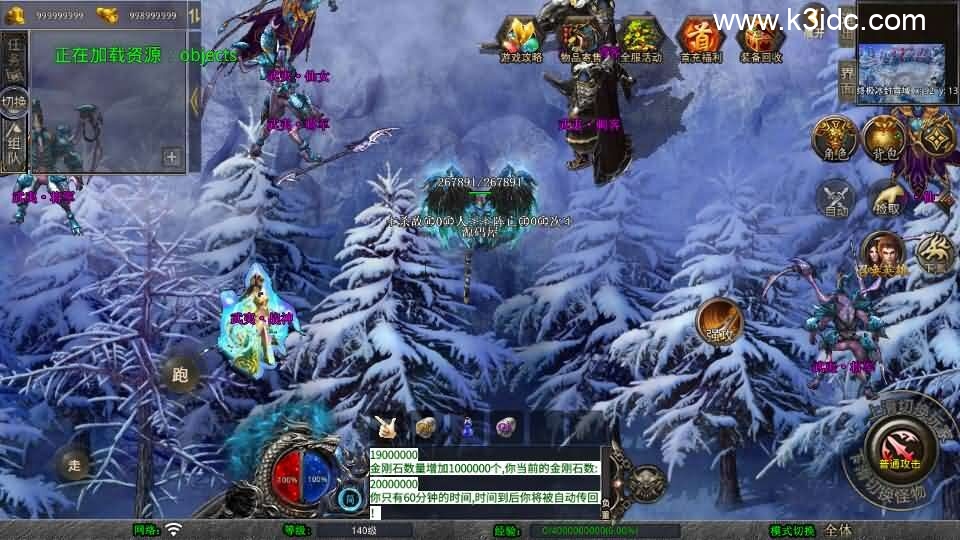Switch to 跑 run mode
The height and width of the screenshot is (540, 960).
pos(180,375)
